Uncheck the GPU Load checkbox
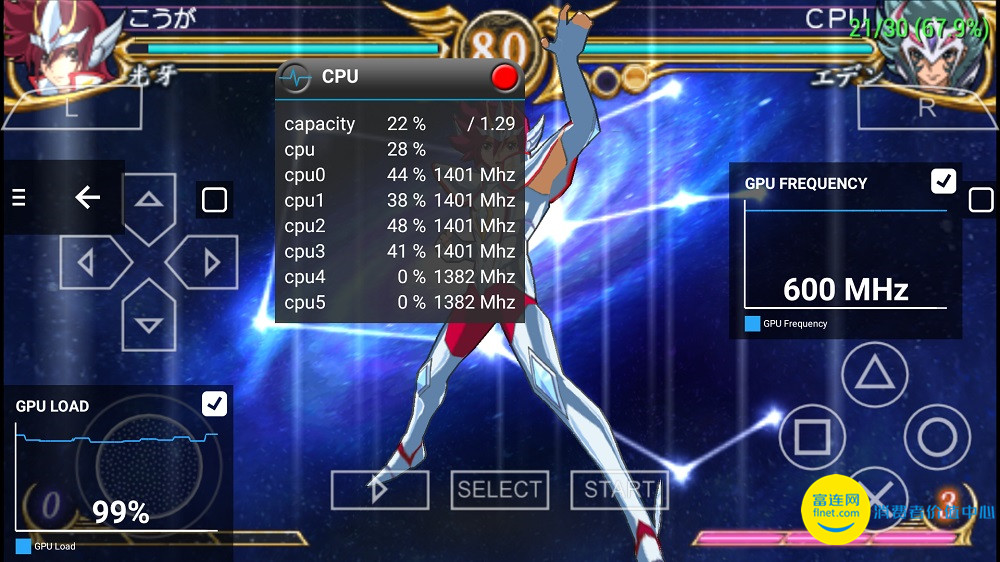The height and width of the screenshot is (562, 1000). coord(214,403)
